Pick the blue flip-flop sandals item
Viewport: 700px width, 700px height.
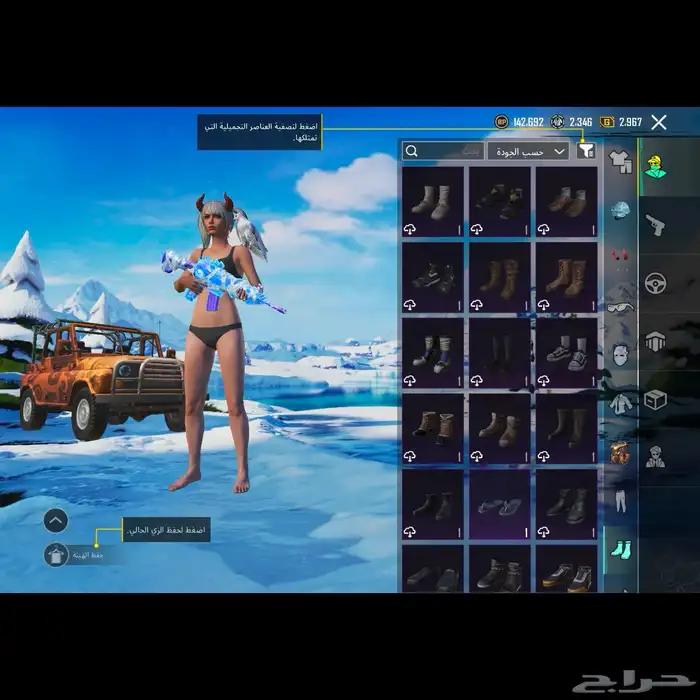(x=500, y=505)
